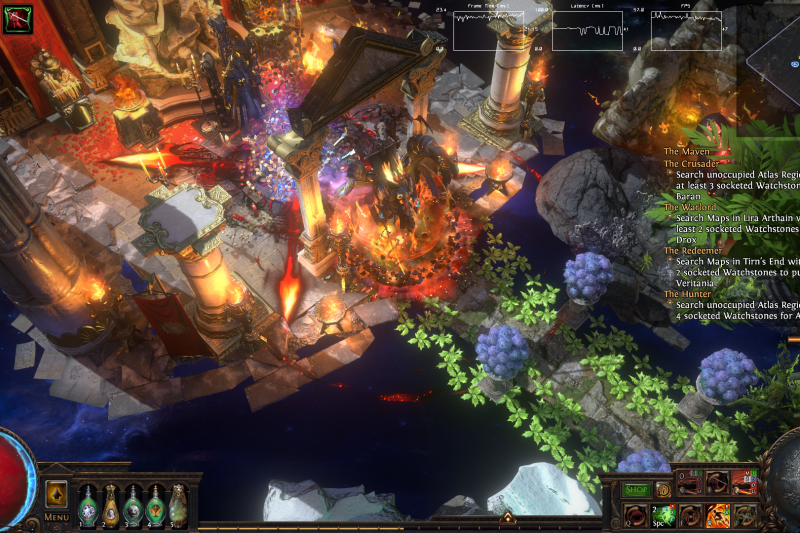Use the ornate pale flask in slot 5

[178, 505]
